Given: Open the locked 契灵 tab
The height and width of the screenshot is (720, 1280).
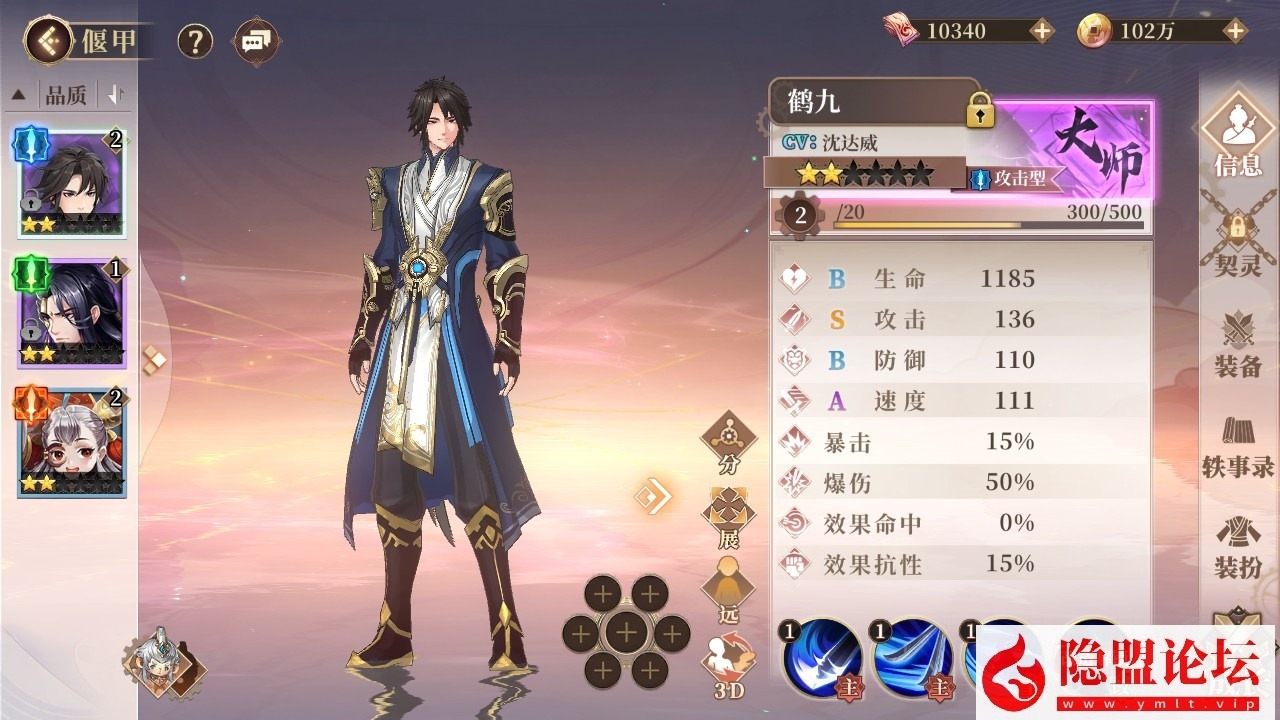Looking at the screenshot, I should coord(1237,245).
